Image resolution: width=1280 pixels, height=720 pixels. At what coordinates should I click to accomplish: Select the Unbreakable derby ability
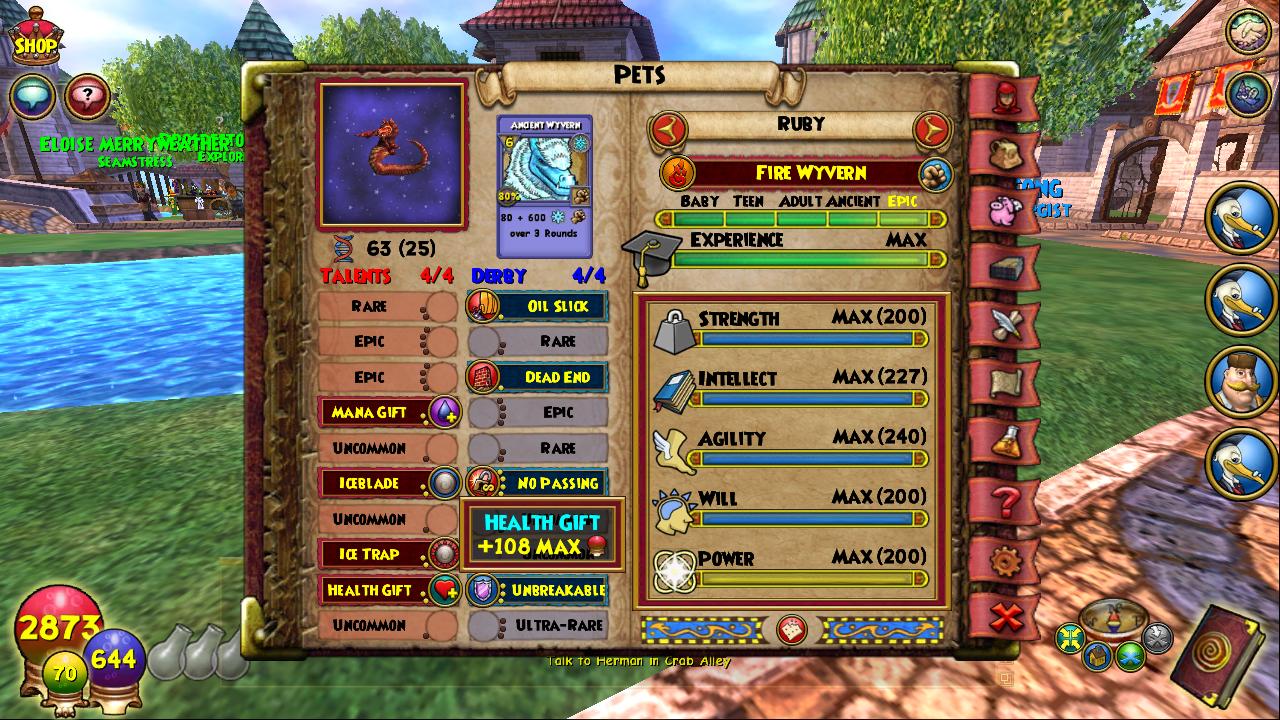(538, 590)
